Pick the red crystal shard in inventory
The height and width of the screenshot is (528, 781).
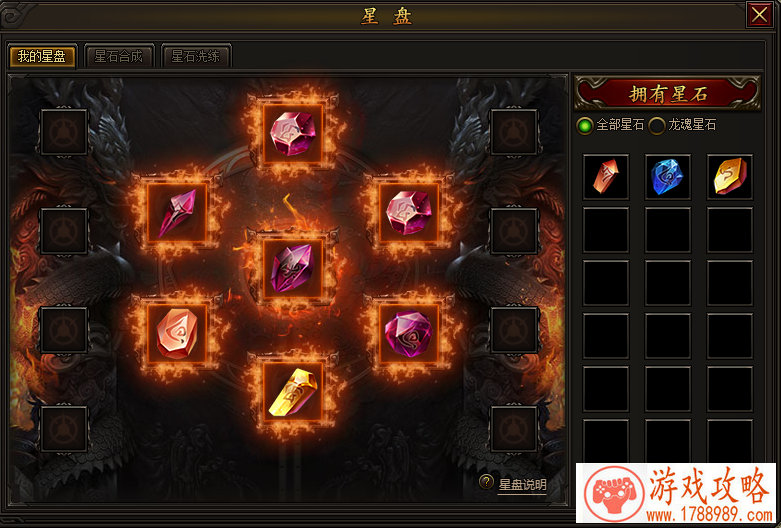coord(606,176)
